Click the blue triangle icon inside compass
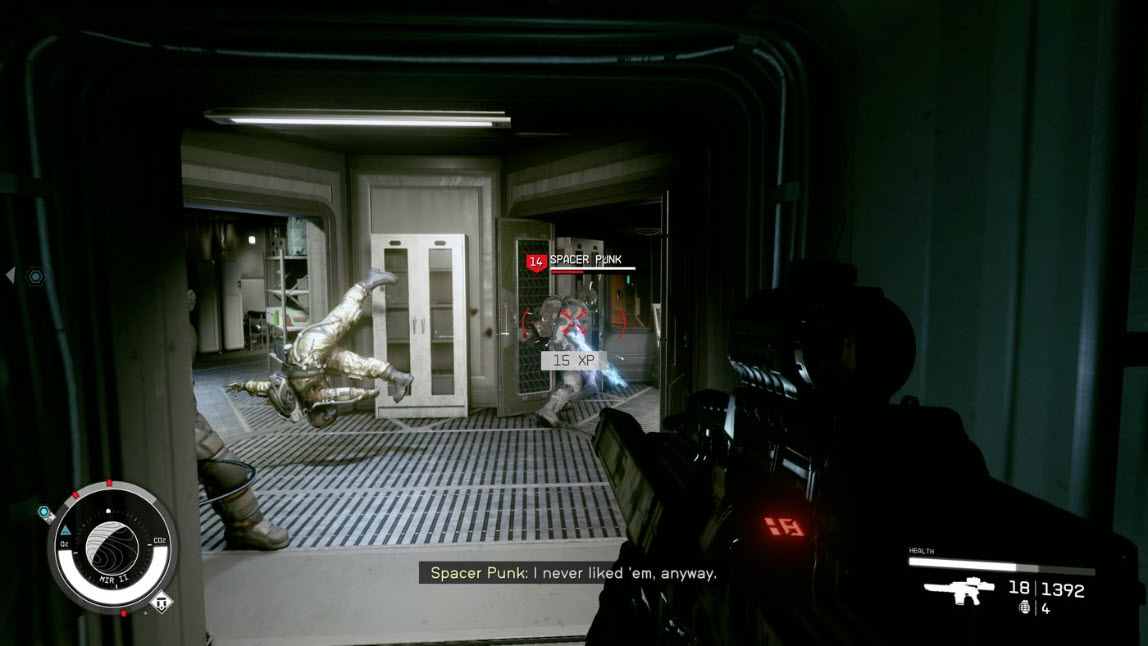This screenshot has width=1148, height=646. click(65, 530)
